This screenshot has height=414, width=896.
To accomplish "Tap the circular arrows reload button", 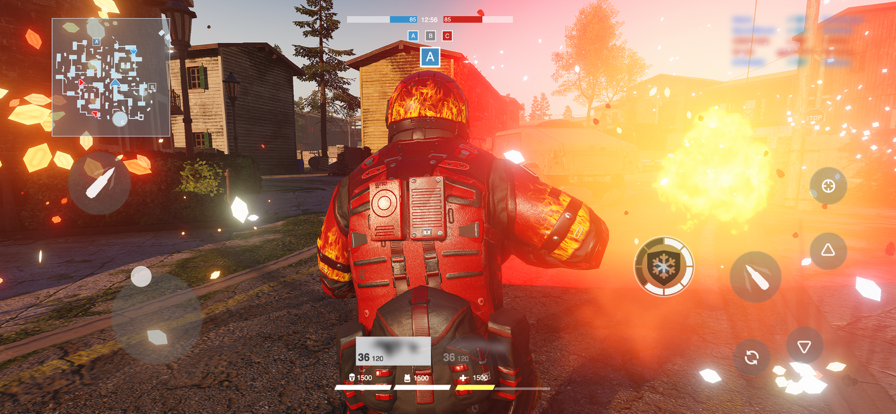I will tap(752, 357).
